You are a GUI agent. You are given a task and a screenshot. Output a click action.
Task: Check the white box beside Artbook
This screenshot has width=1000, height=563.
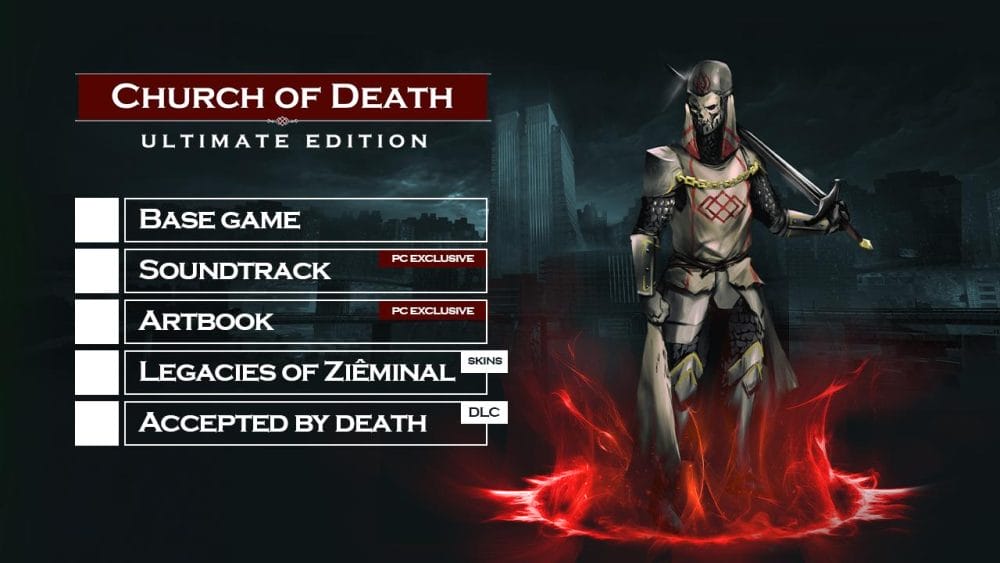pos(97,322)
